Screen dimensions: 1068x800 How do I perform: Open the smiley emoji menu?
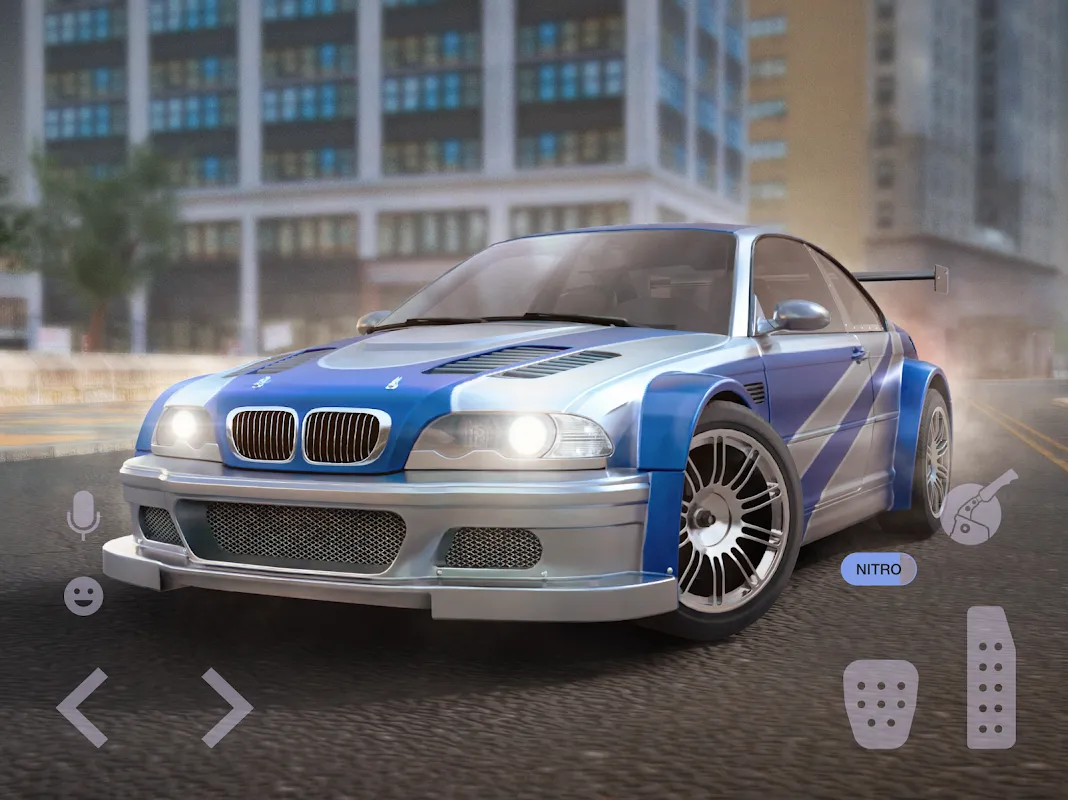pos(83,596)
